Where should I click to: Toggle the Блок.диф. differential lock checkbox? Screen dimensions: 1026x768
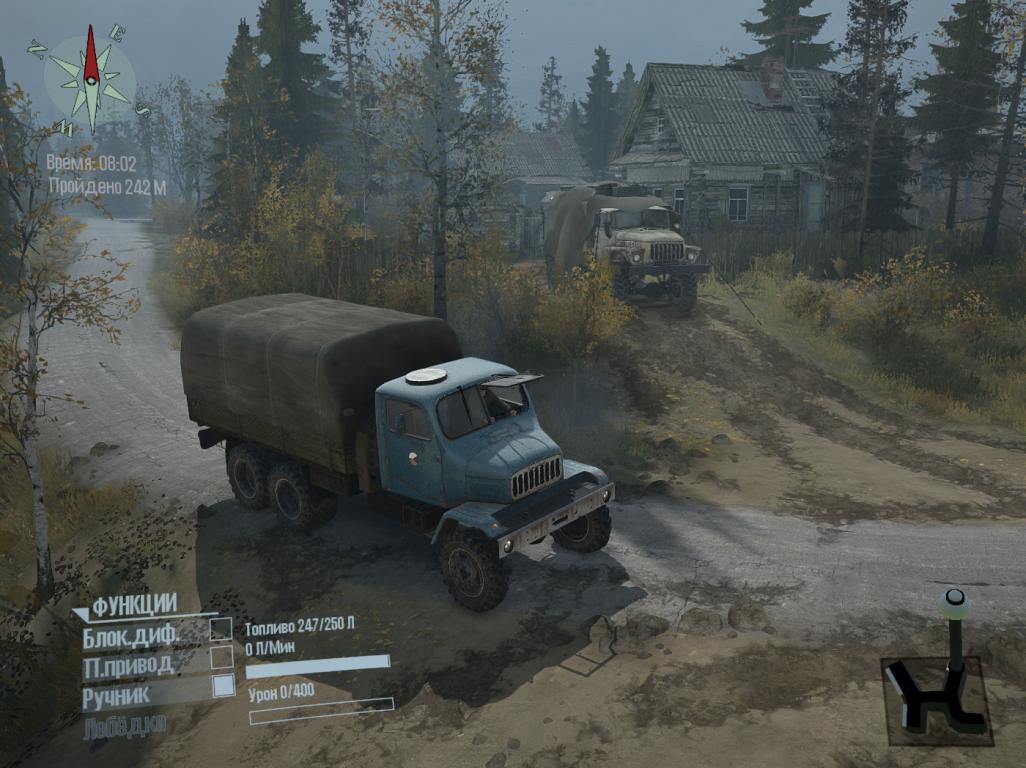tap(221, 629)
